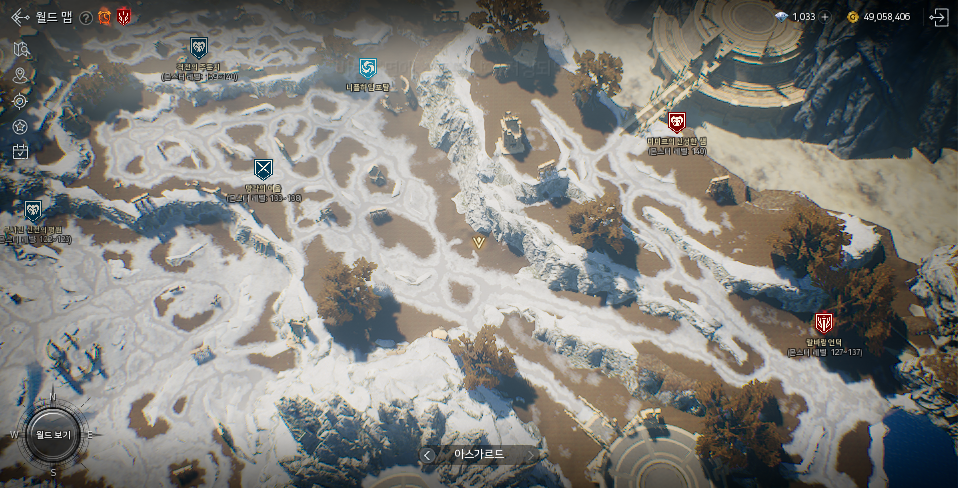
Task: Select the beast shield marker near the sidebar
Action: (x=33, y=209)
